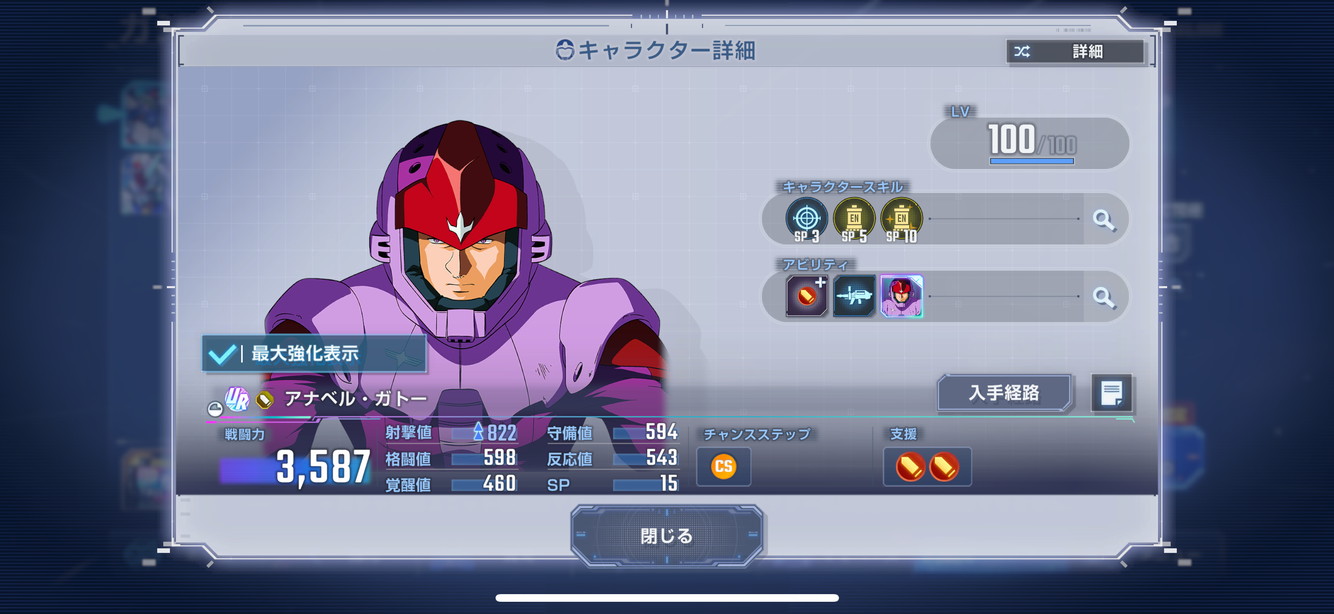Viewport: 1334px width, 614px height.
Task: Select the bullet-plus ability icon
Action: coord(806,297)
